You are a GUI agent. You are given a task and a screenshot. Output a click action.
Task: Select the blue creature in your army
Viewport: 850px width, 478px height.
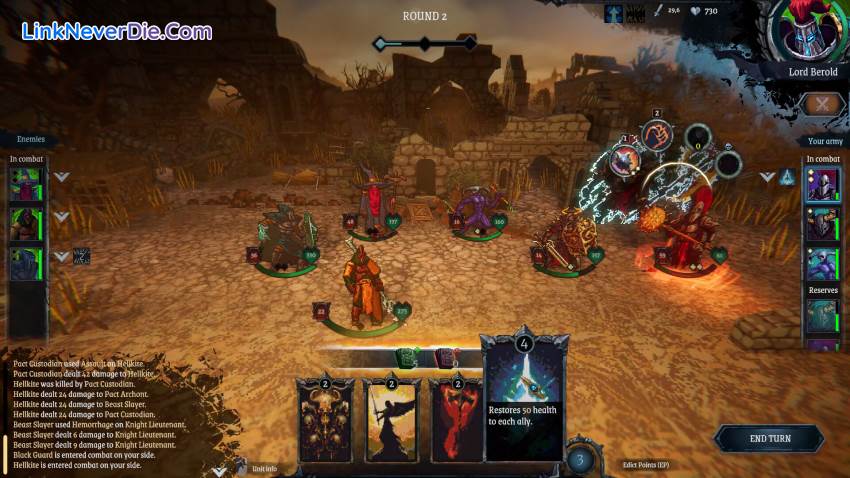click(821, 263)
